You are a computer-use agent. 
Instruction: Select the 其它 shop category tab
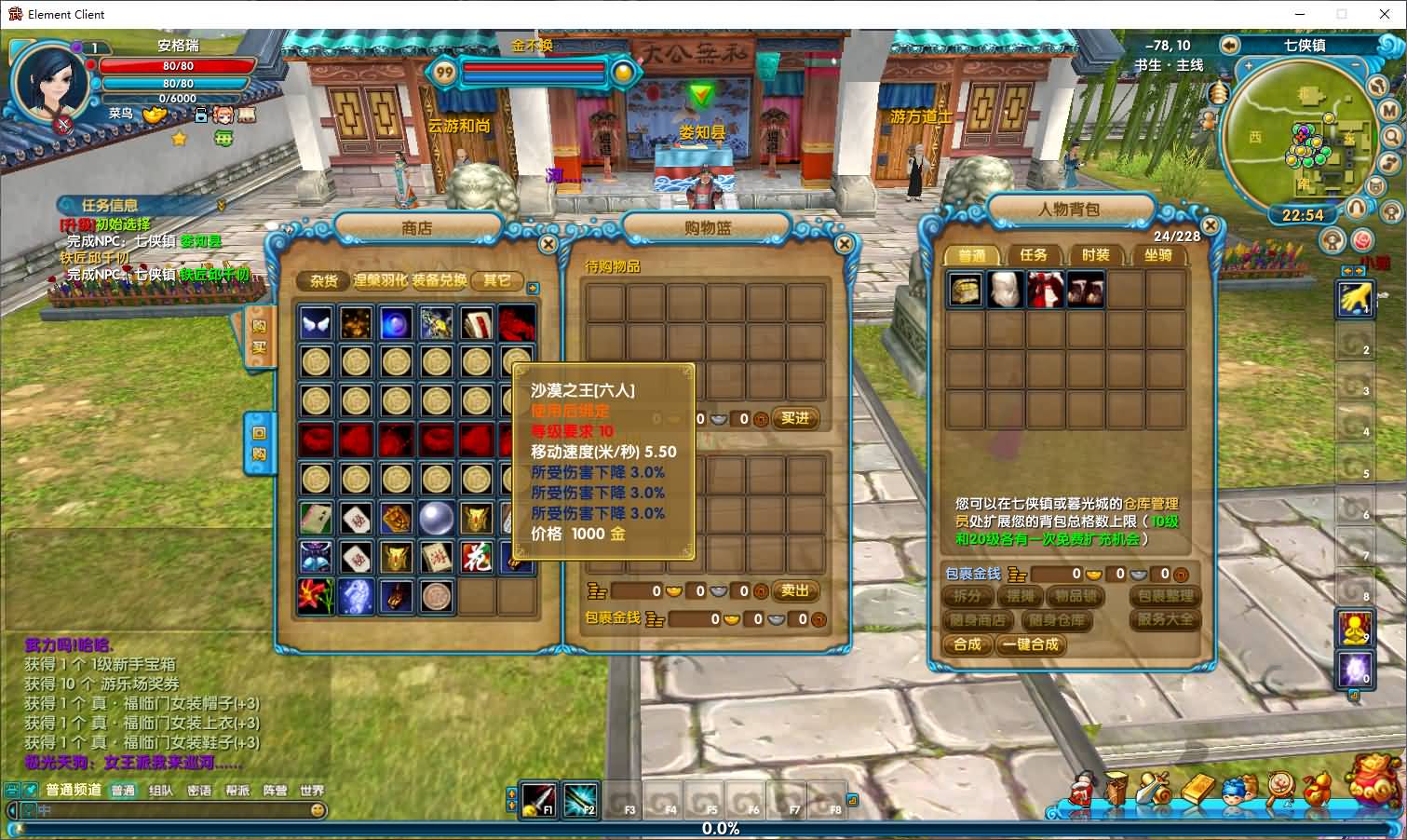coord(496,279)
